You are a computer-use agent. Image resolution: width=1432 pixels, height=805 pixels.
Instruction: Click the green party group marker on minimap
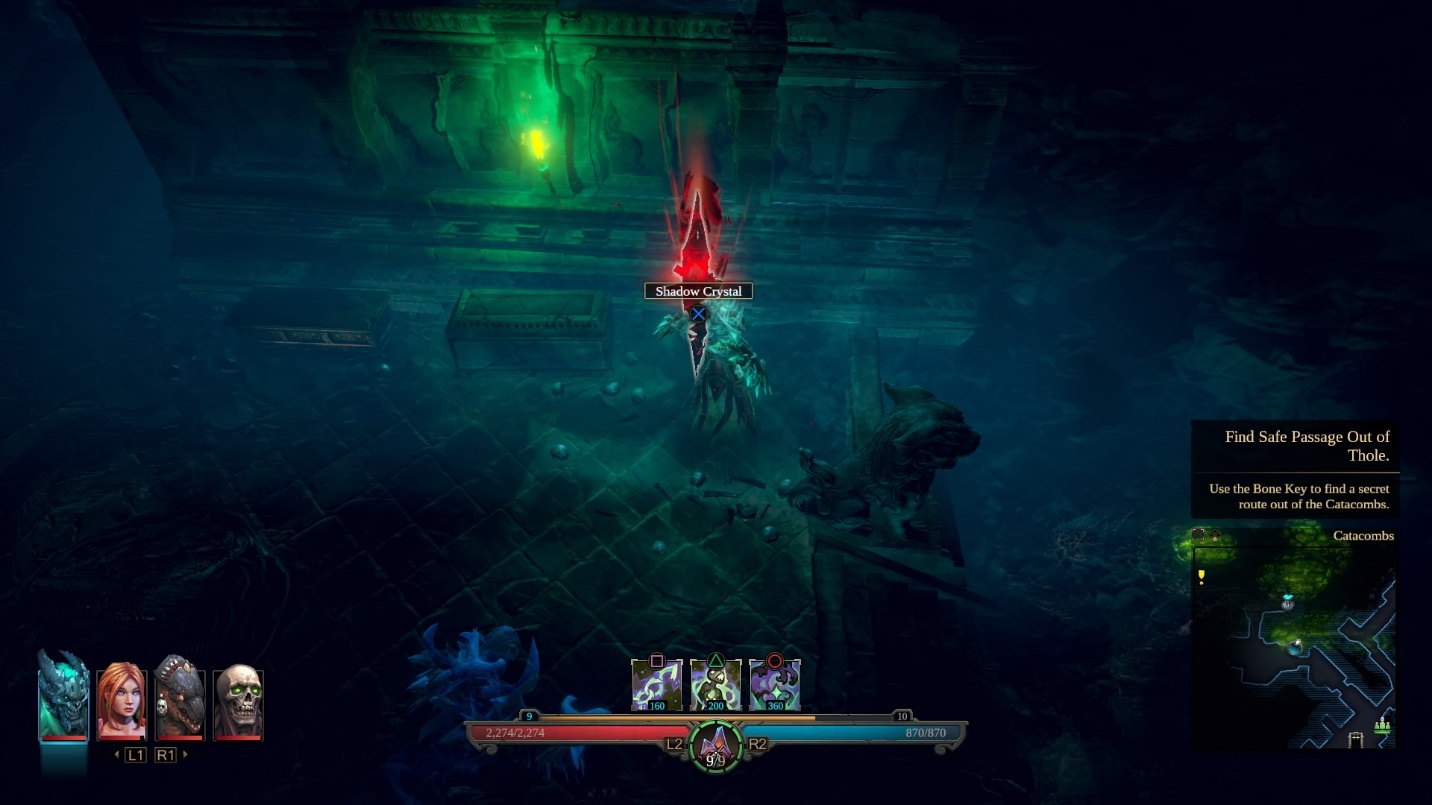pos(1383,724)
